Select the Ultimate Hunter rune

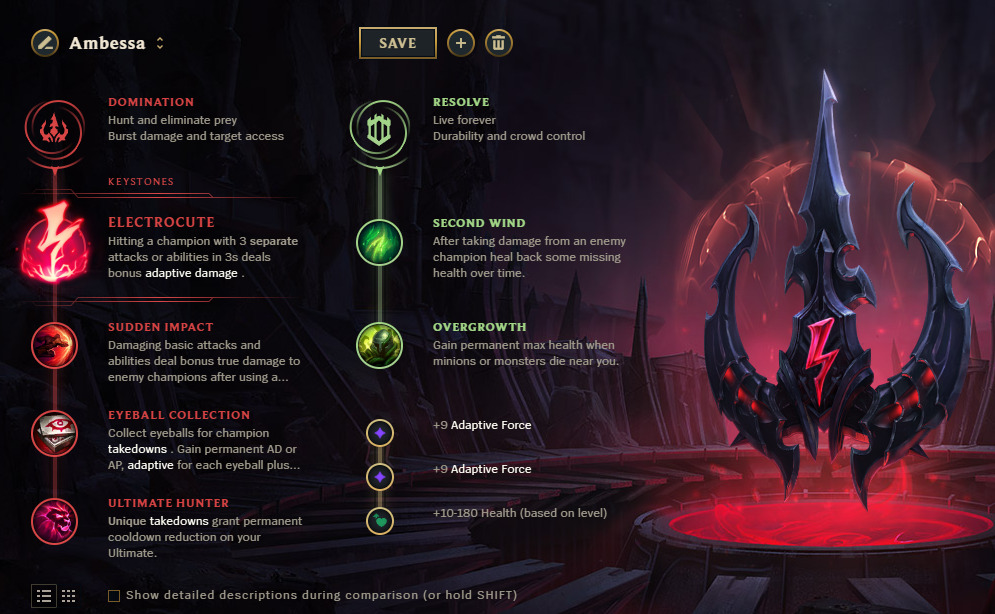pyautogui.click(x=51, y=521)
